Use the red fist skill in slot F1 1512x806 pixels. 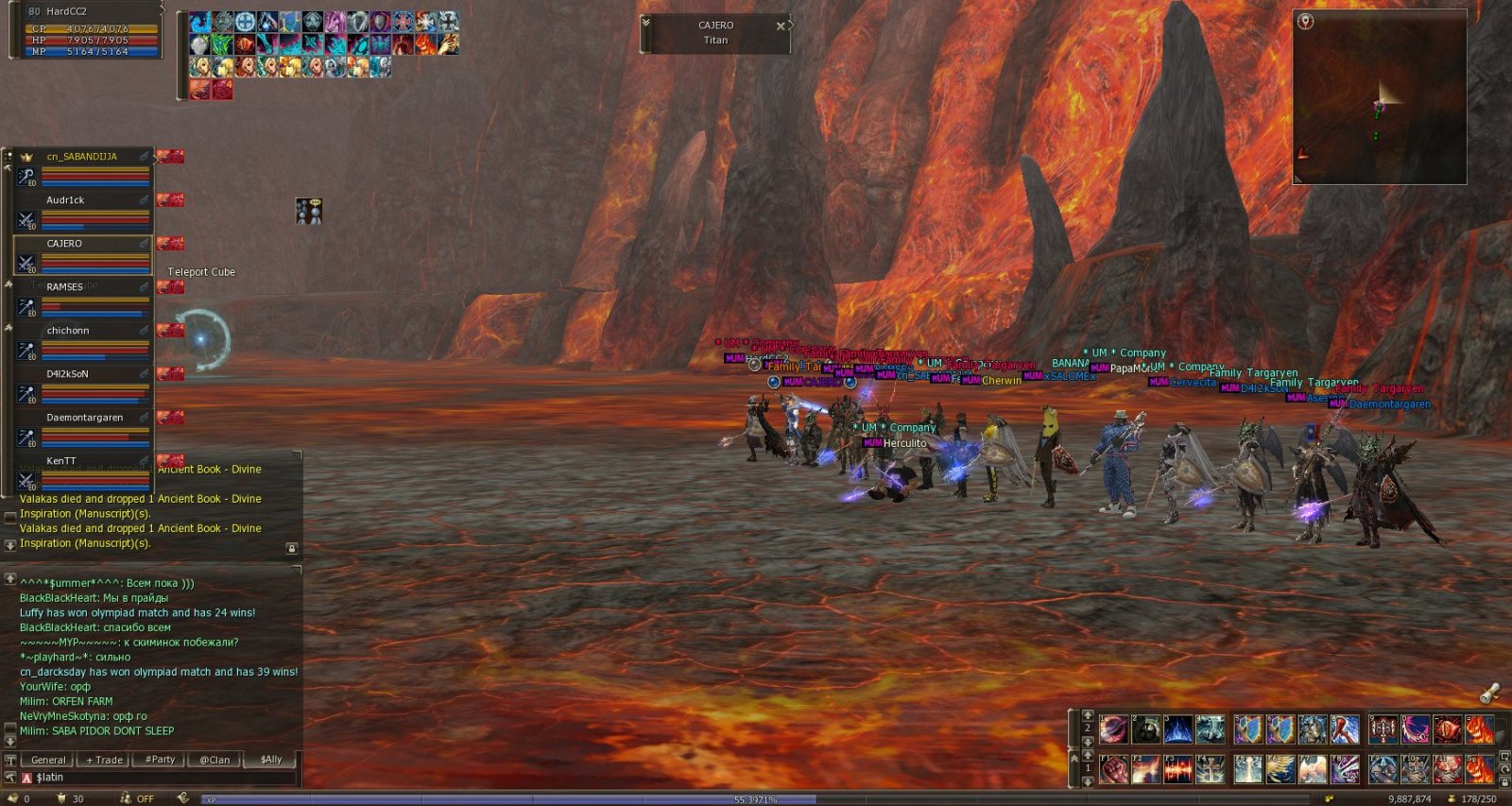1114,770
